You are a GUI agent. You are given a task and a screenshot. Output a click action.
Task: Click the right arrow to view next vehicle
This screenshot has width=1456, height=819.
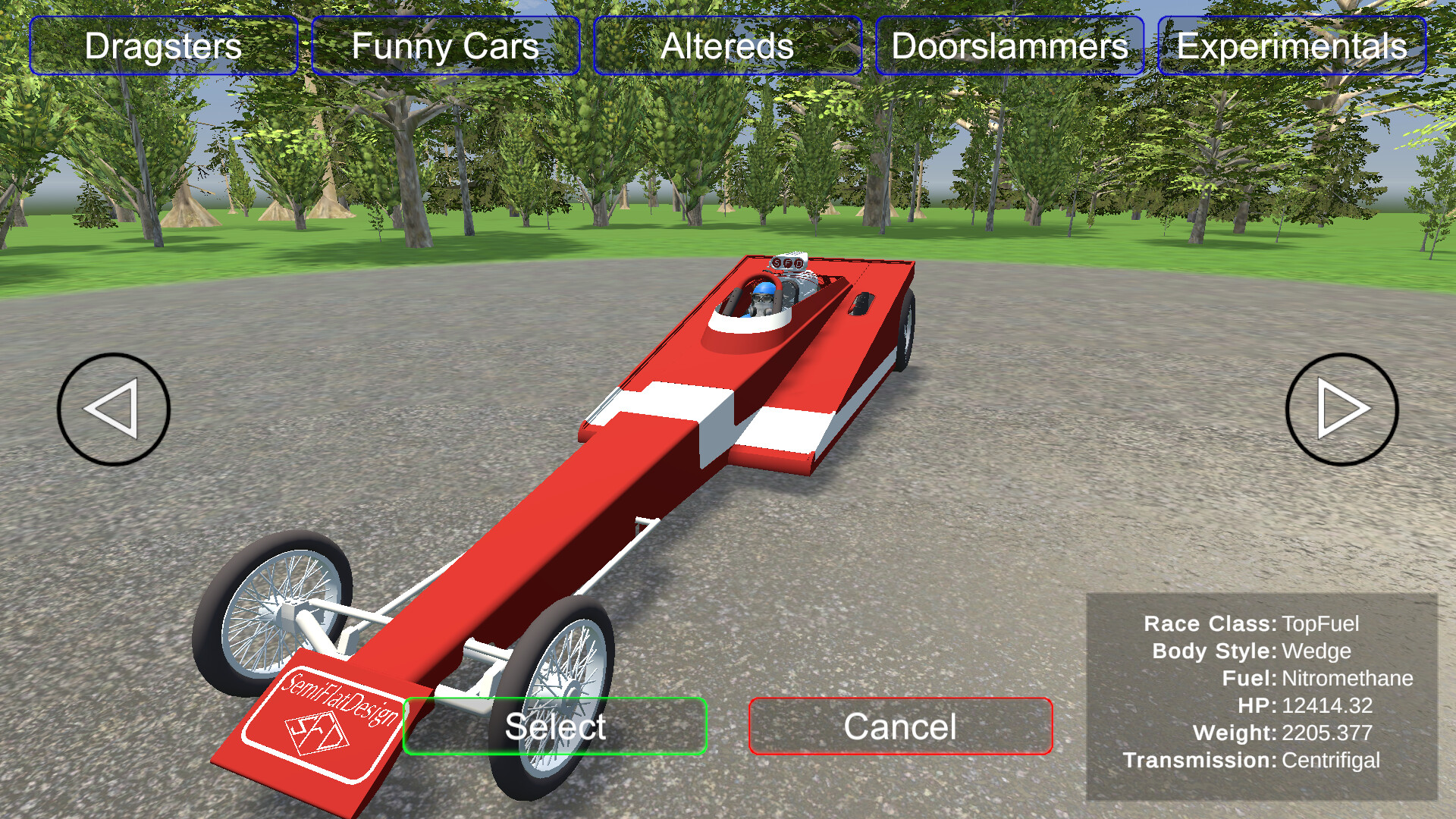(x=1341, y=408)
